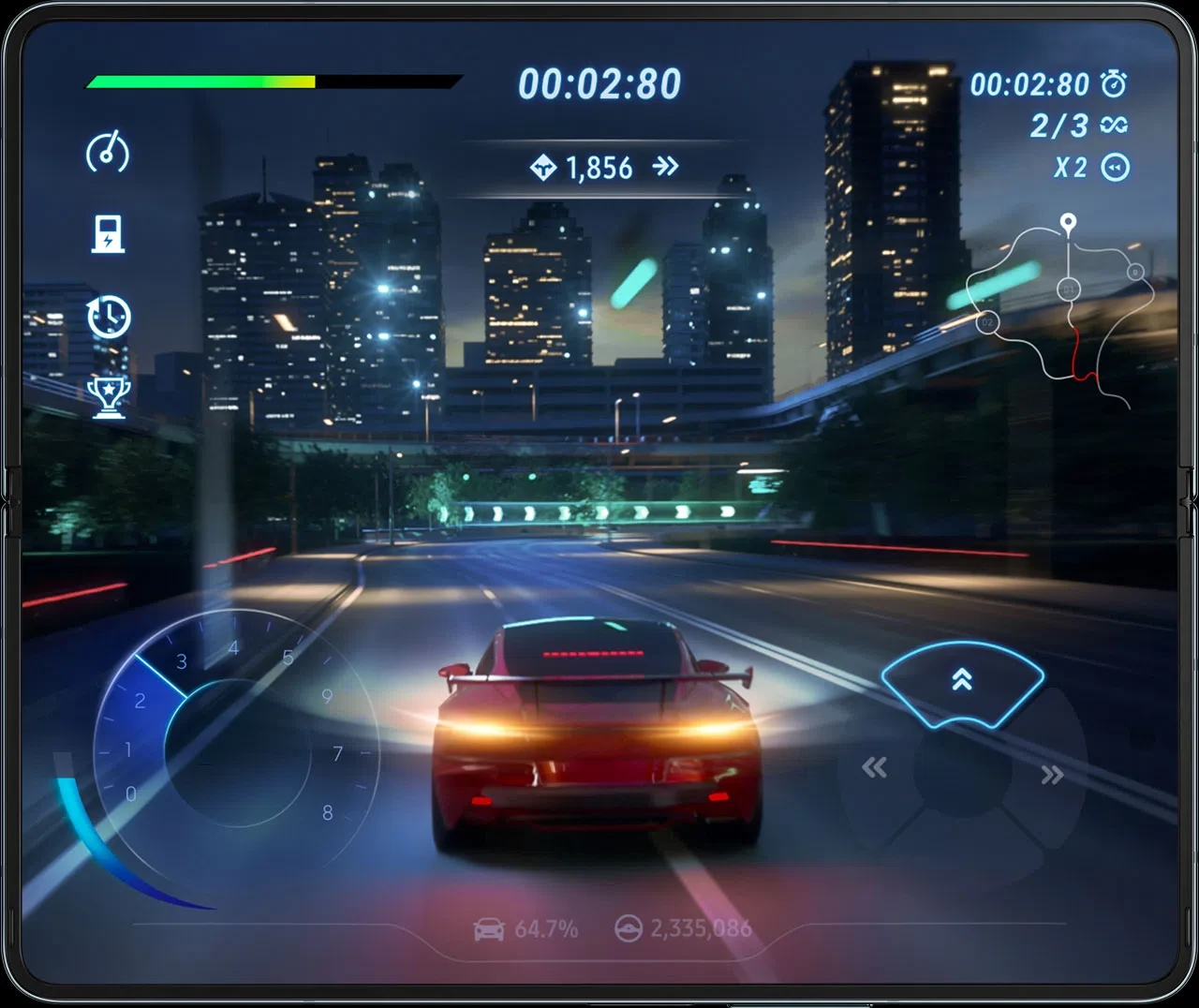Open the clock history icon
The image size is (1199, 1008).
click(x=109, y=317)
